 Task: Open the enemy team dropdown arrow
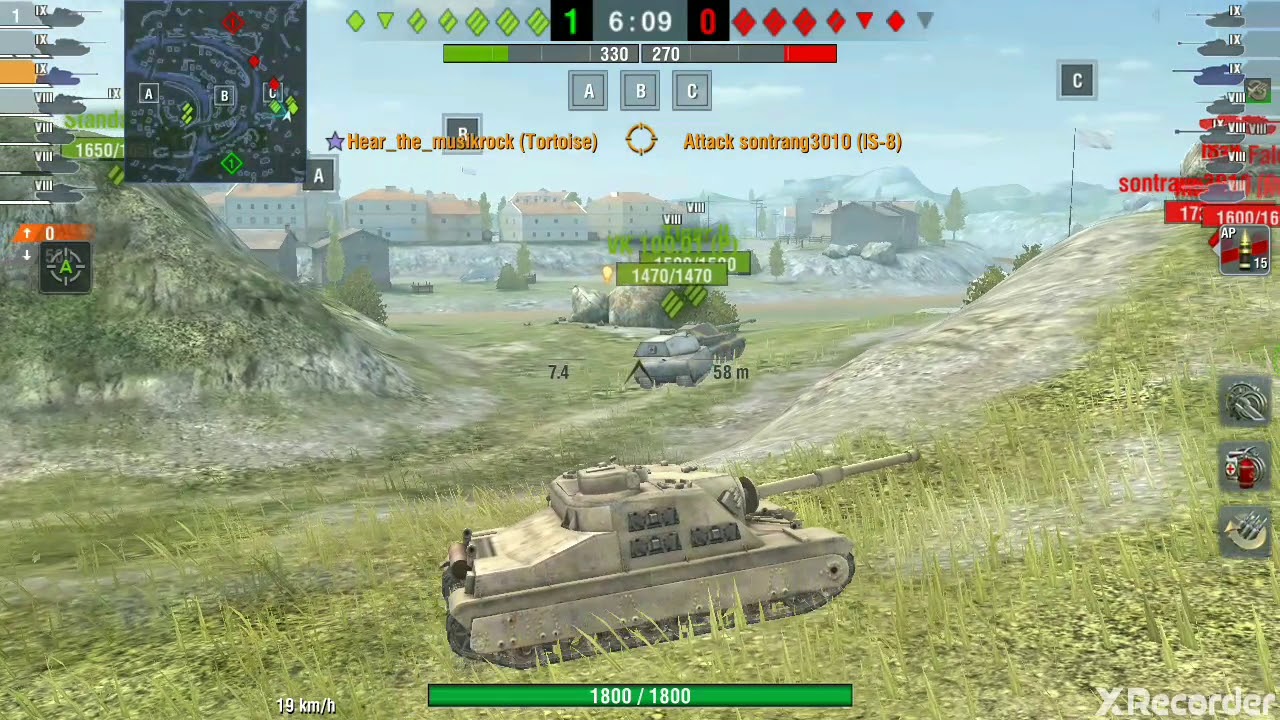pyautogui.click(x=924, y=21)
